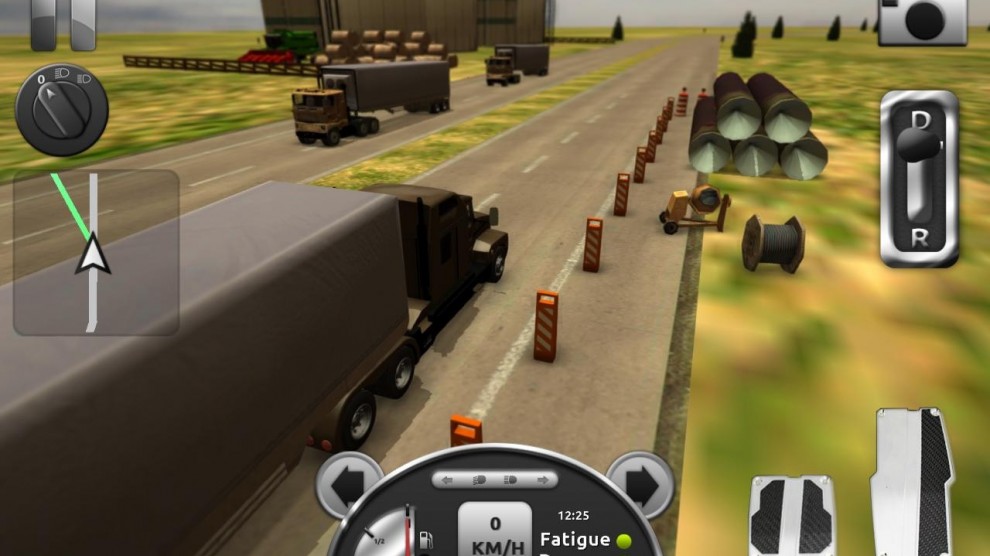The height and width of the screenshot is (556, 990).
Task: Pause the game
Action: tap(63, 22)
